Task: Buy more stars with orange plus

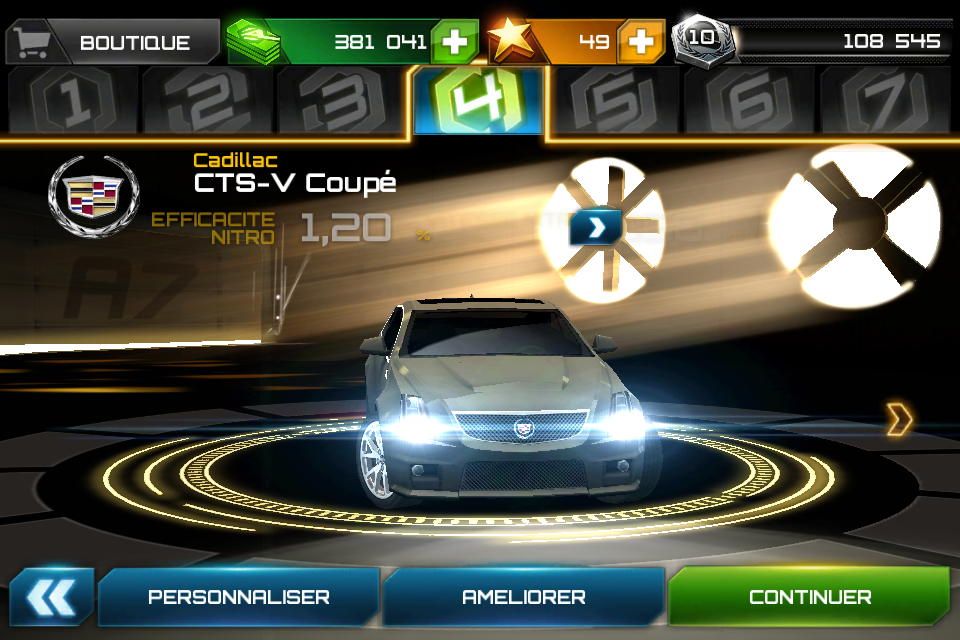Action: click(x=641, y=42)
